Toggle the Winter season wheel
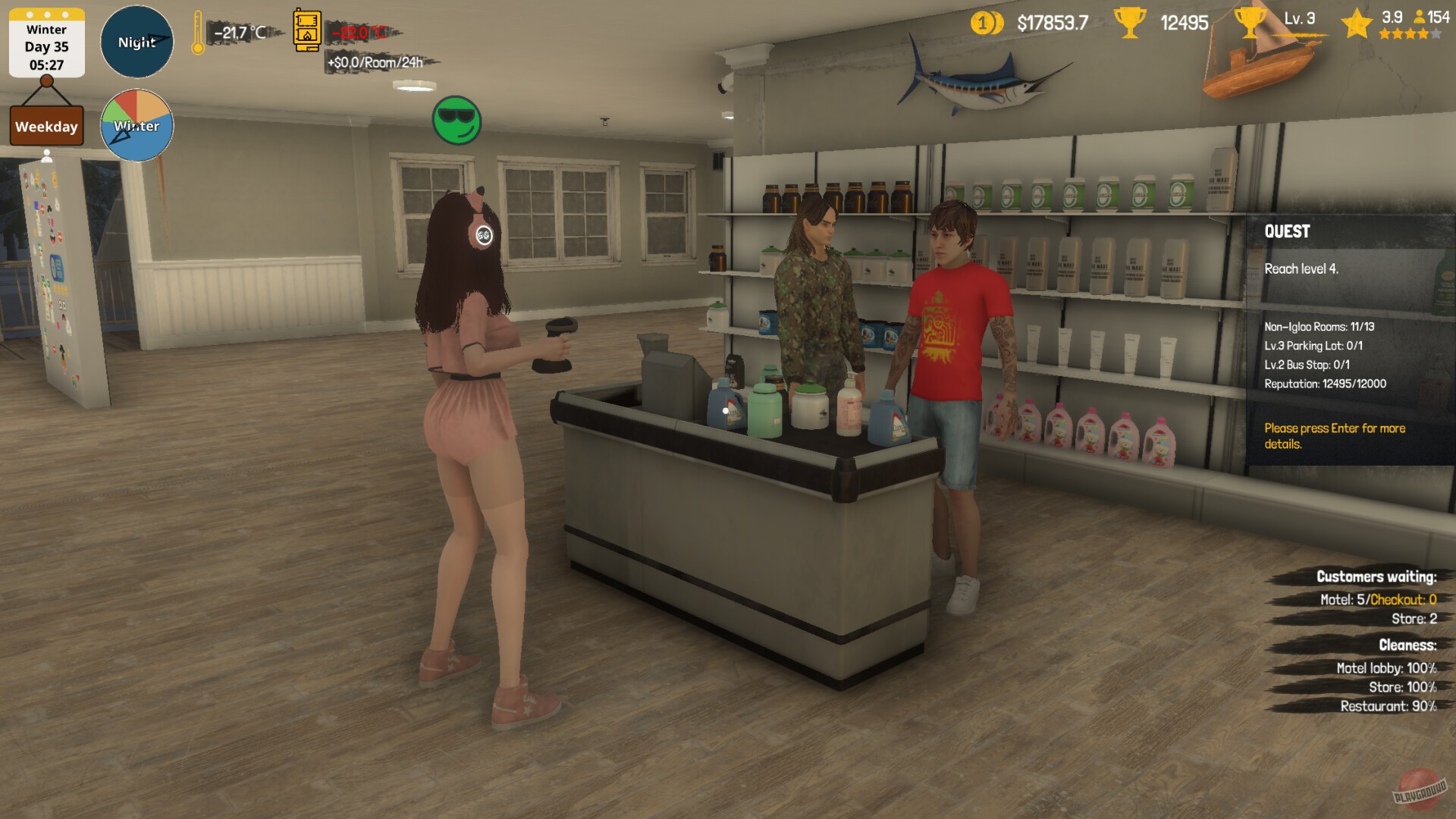This screenshot has width=1456, height=819. tap(136, 125)
